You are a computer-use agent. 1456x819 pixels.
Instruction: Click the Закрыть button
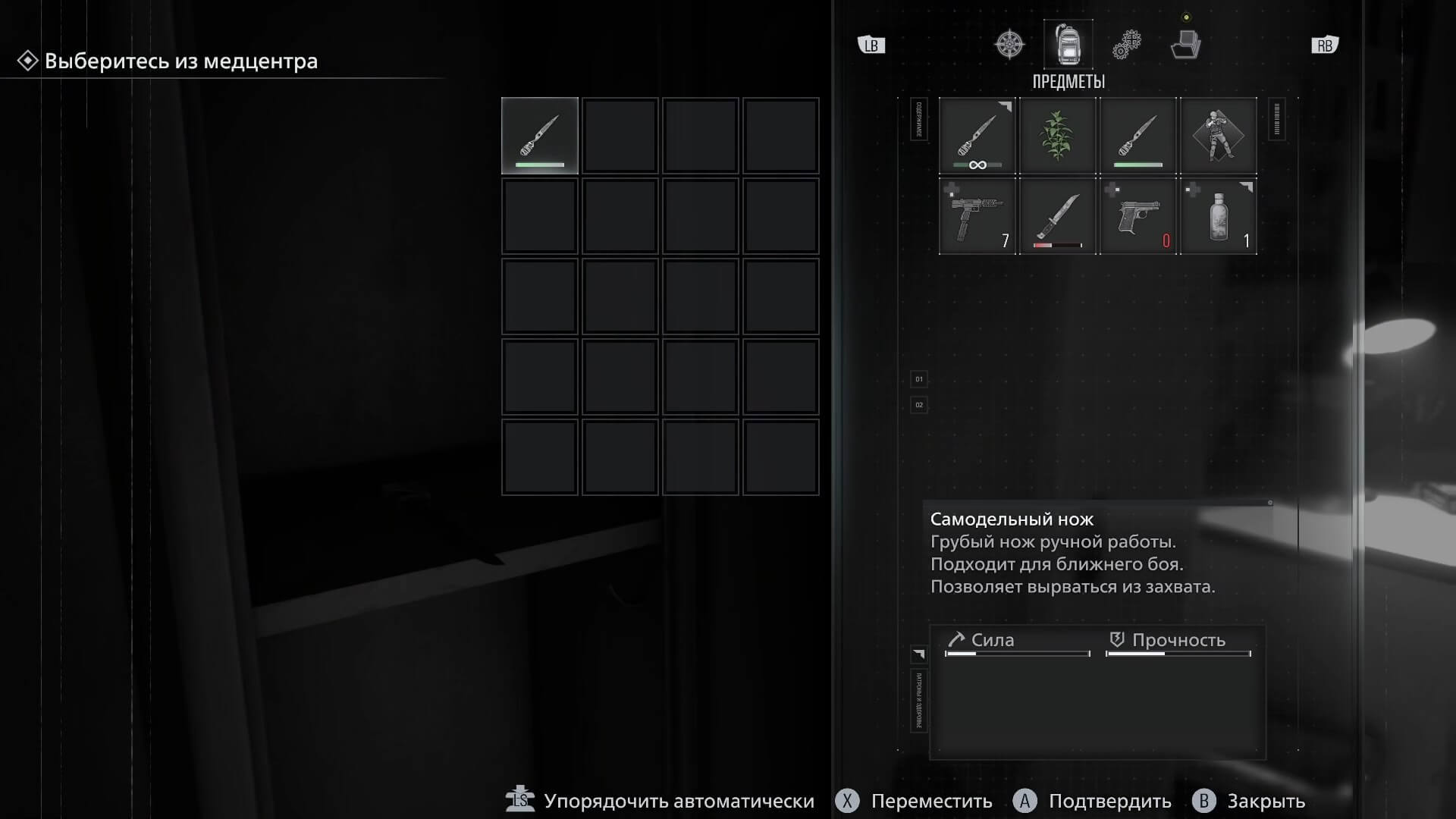coord(1266,801)
